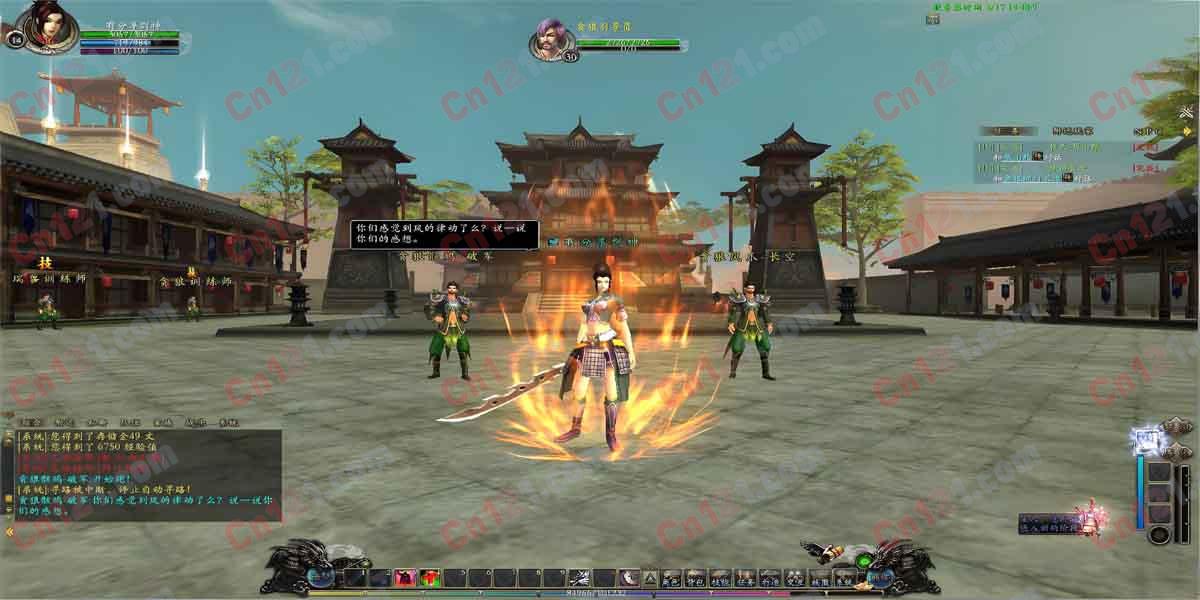This screenshot has height=600, width=1200.
Task: Click the crossed swords icon
Action: coord(1186,112)
